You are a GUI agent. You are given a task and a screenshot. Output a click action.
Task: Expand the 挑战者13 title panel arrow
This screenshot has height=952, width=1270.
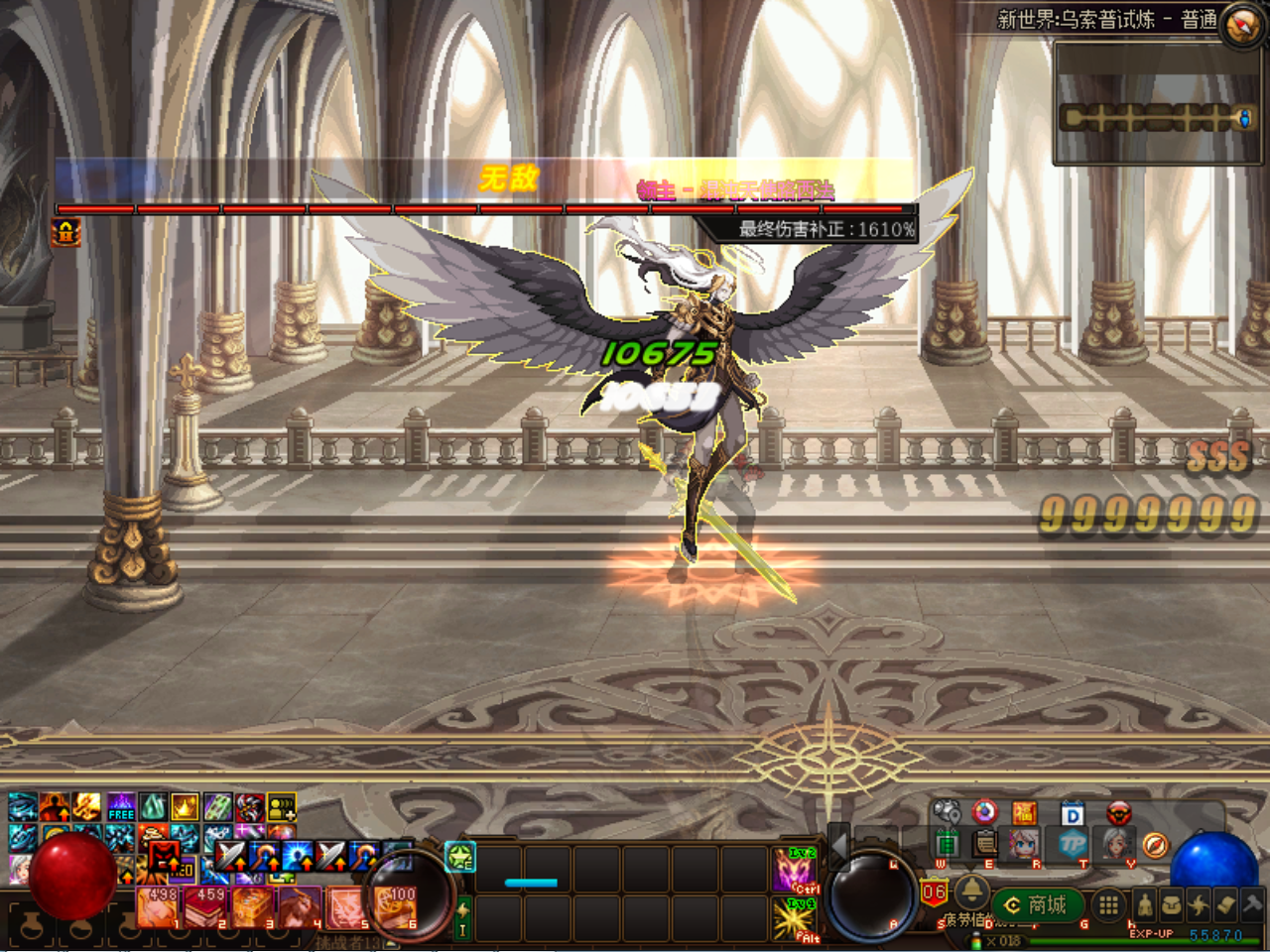click(390, 942)
